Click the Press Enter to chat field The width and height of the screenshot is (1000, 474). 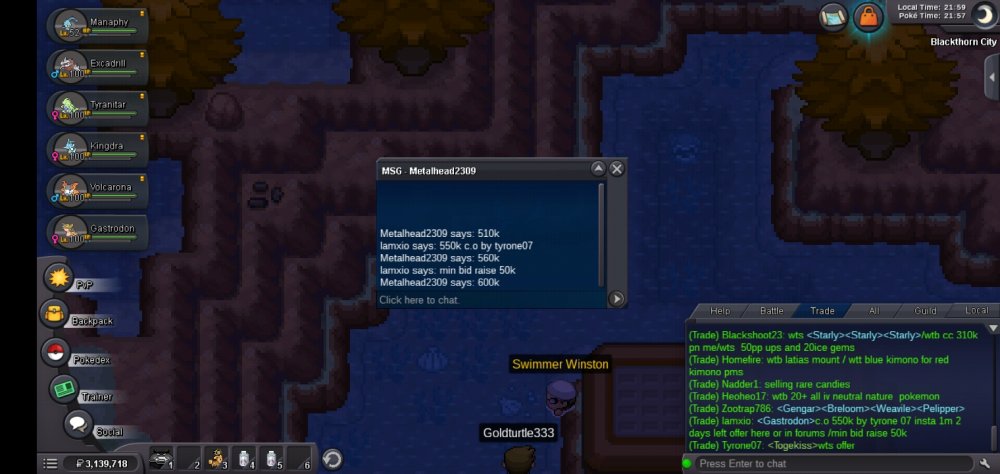pos(830,463)
